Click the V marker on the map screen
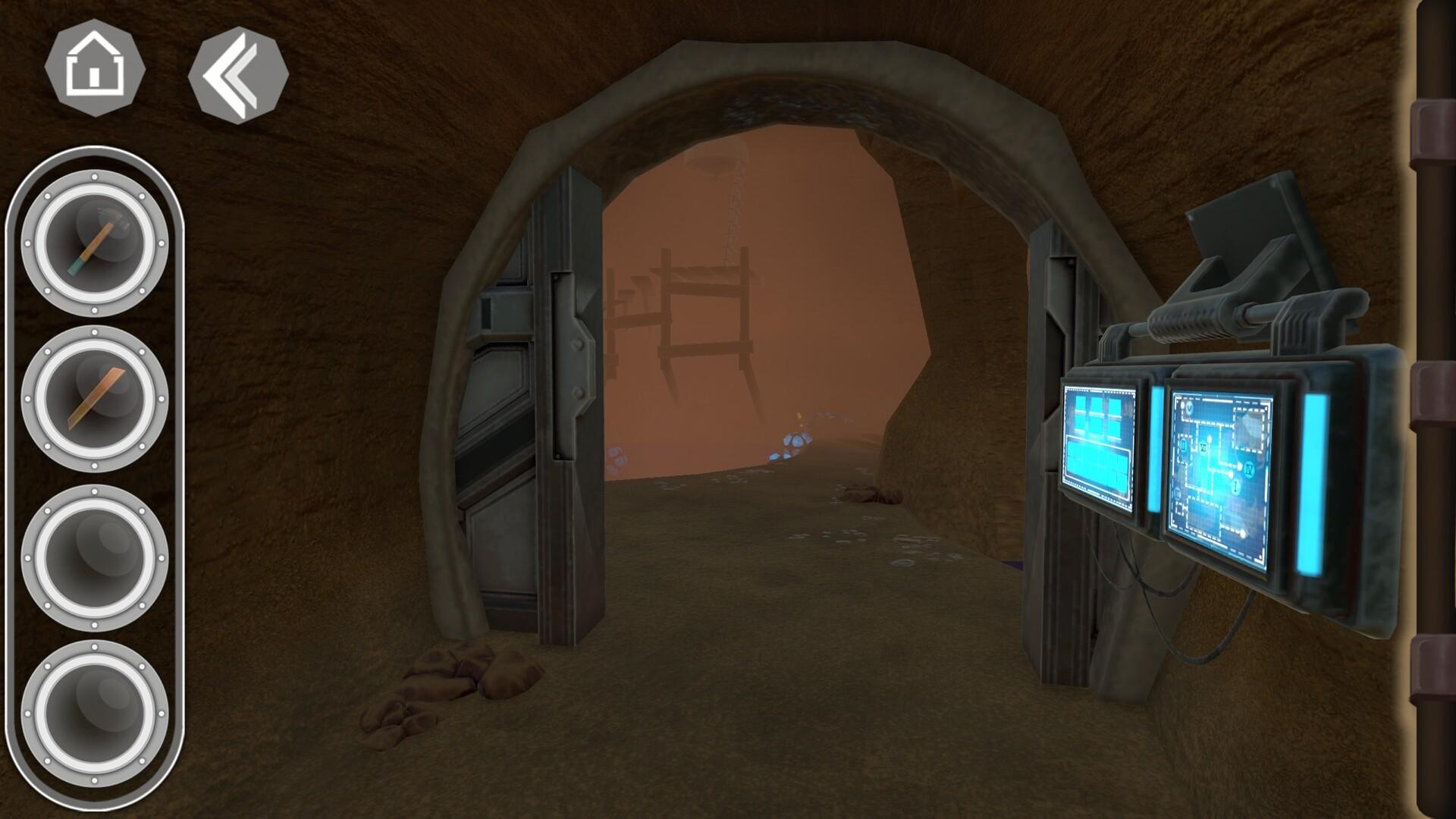Viewport: 1456px width, 819px height. (x=1189, y=408)
